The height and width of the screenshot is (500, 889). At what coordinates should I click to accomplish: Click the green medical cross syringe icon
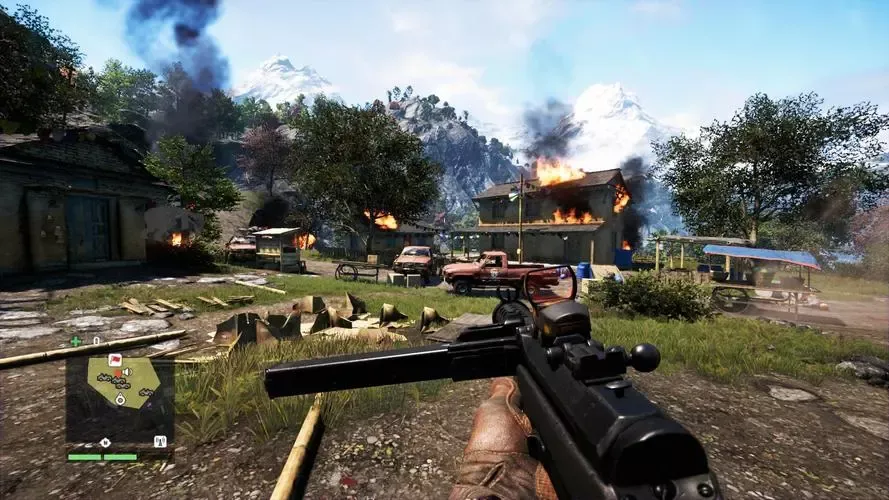coord(76,342)
